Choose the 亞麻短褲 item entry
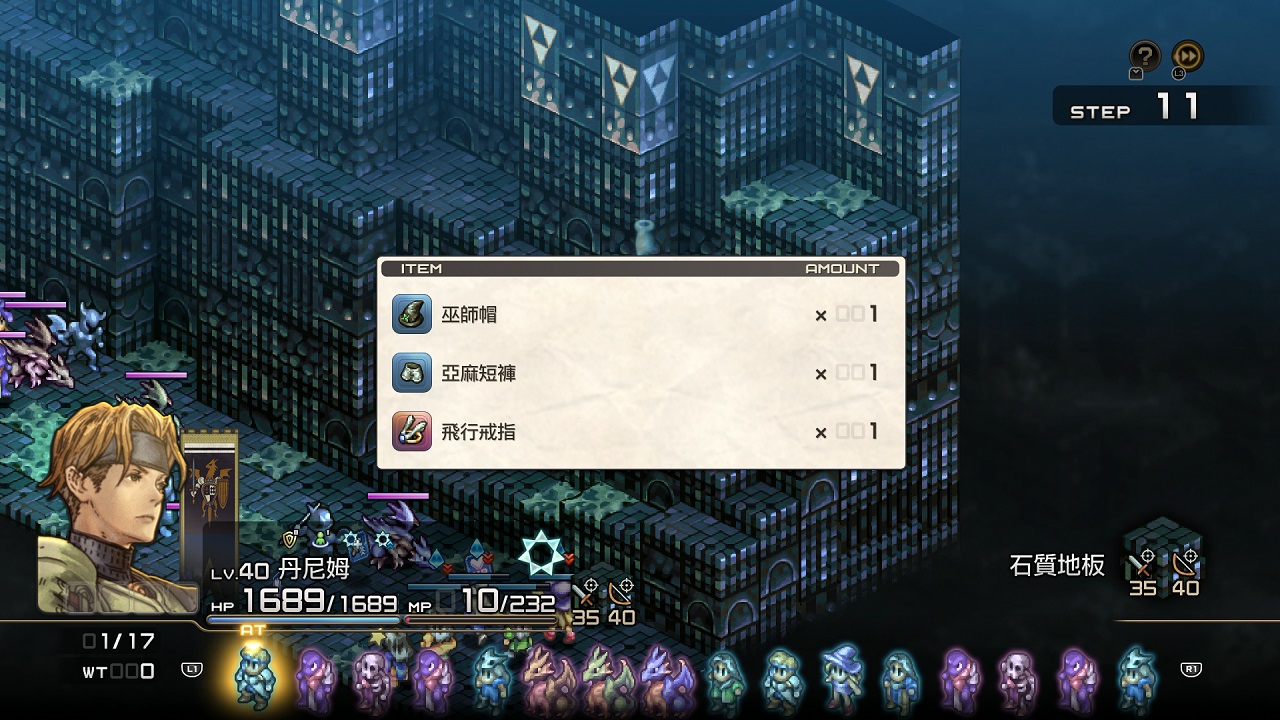 point(640,373)
